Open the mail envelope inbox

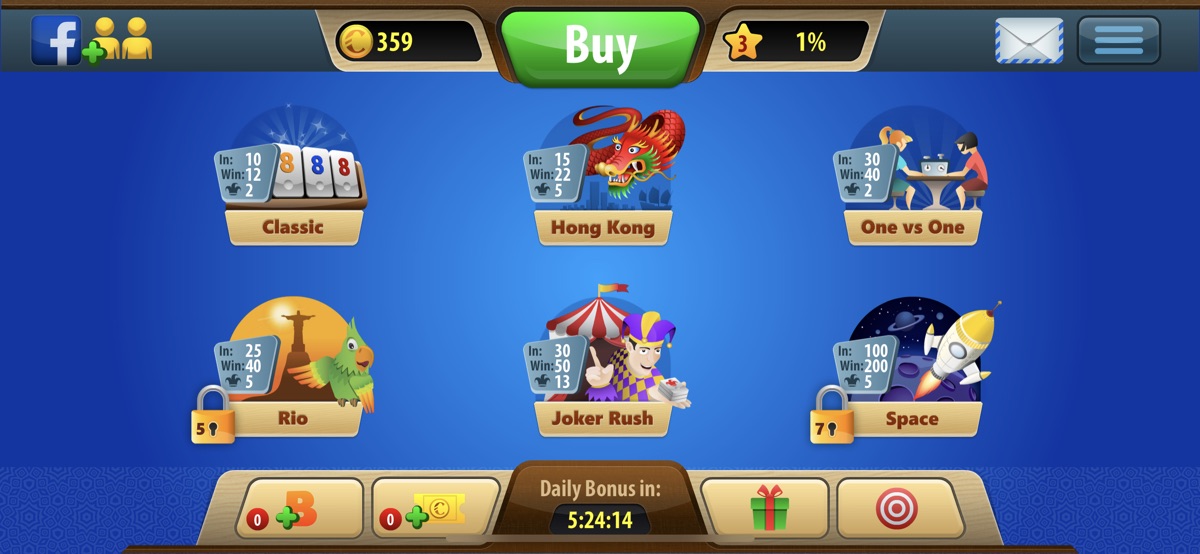tap(1028, 40)
